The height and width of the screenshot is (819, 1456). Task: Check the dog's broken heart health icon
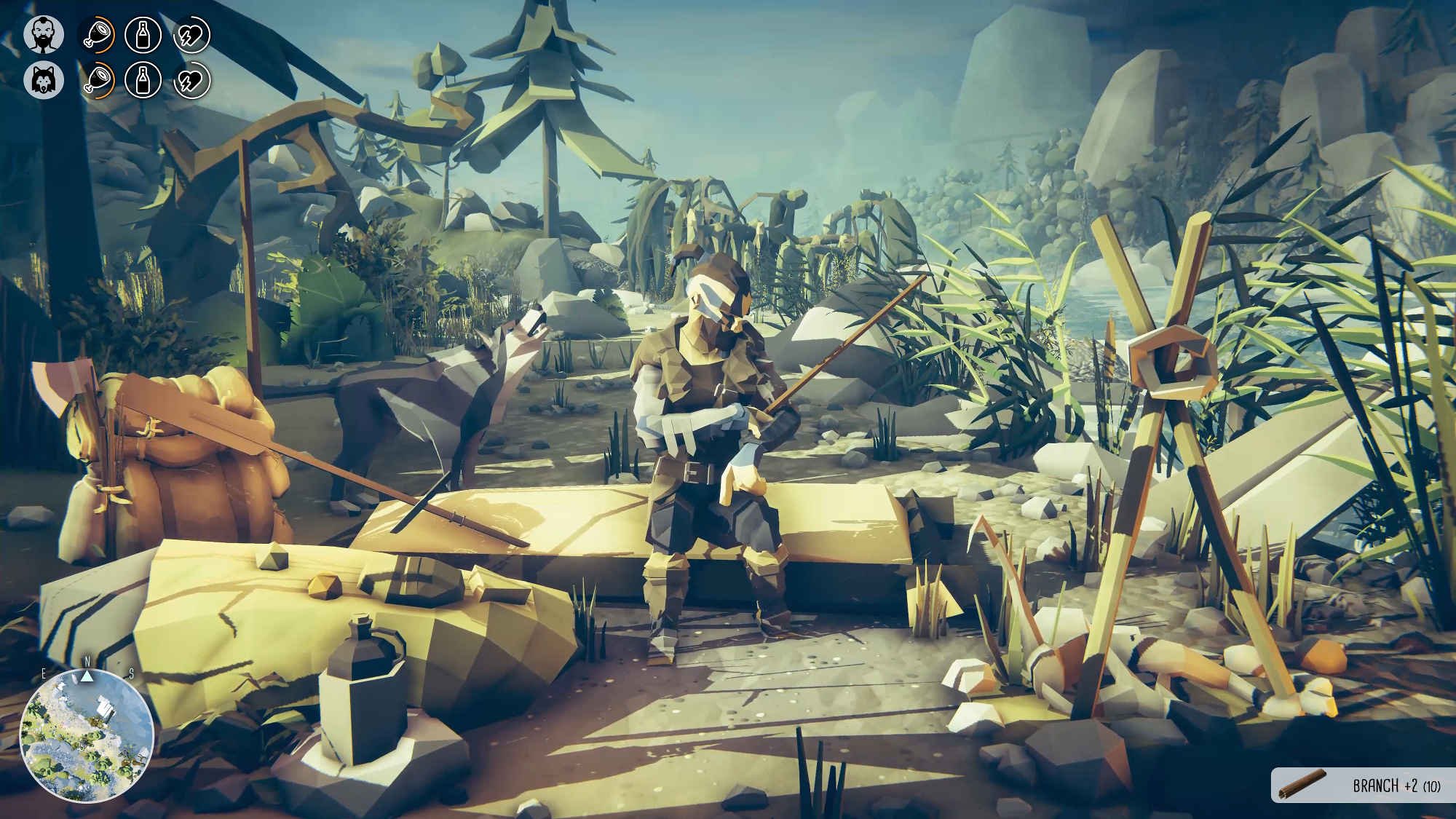pyautogui.click(x=191, y=80)
